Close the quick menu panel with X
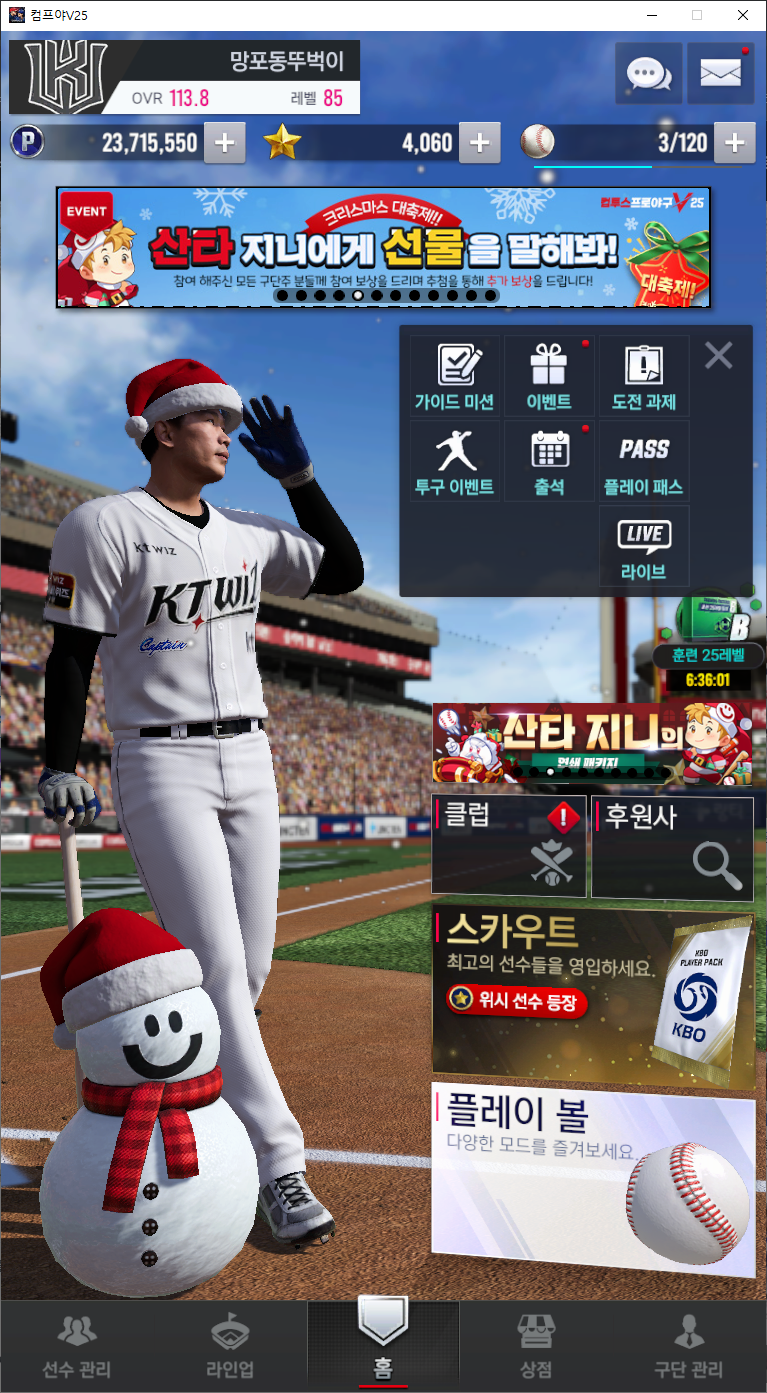The image size is (767, 1393). (x=718, y=355)
